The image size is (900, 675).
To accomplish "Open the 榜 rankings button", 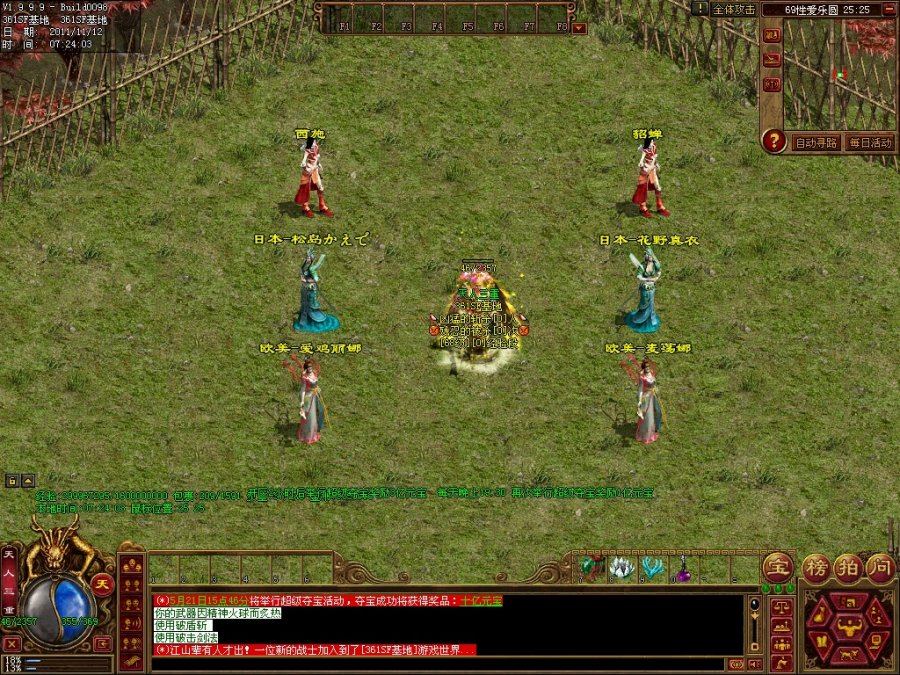I will pos(817,567).
